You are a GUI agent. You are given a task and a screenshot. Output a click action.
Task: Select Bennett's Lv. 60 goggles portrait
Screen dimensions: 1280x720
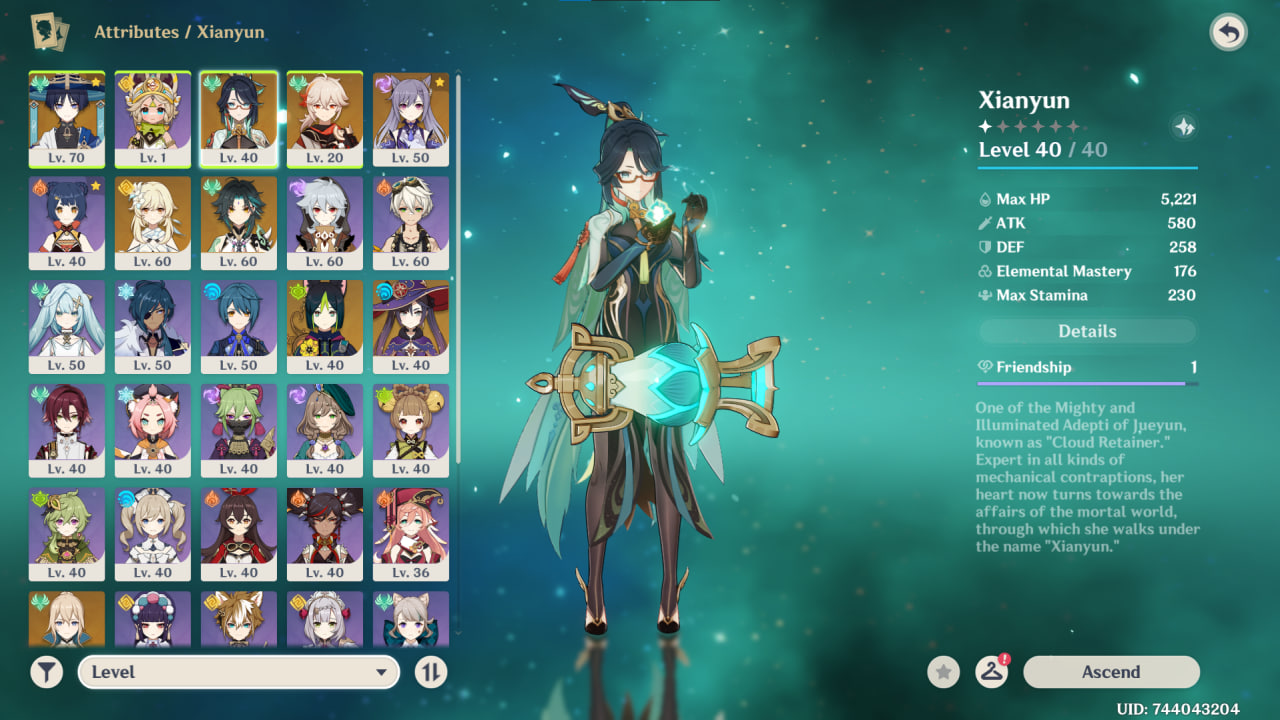tap(411, 222)
